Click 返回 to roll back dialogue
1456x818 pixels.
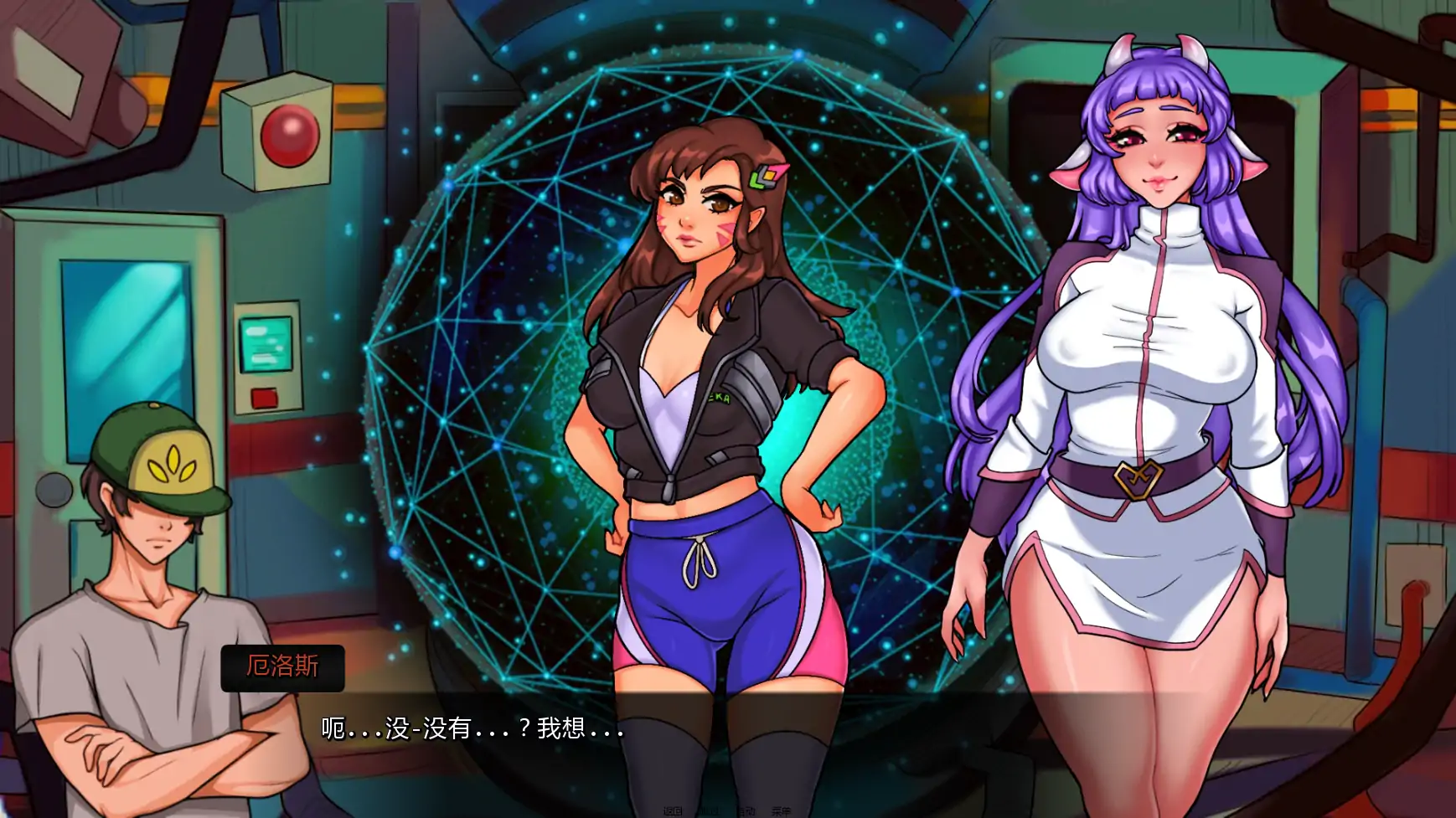pos(674,810)
